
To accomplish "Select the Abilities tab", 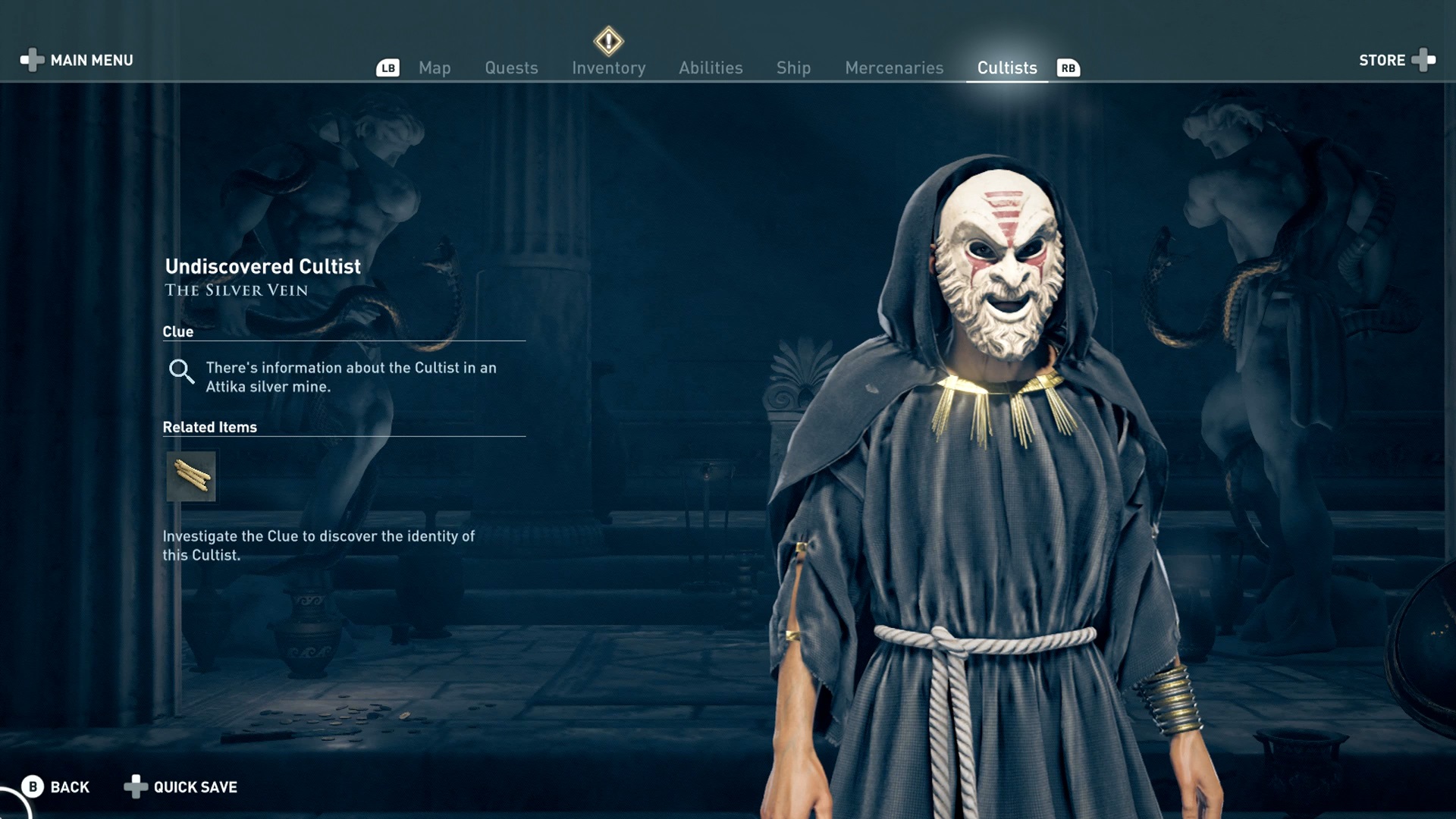I will click(711, 67).
